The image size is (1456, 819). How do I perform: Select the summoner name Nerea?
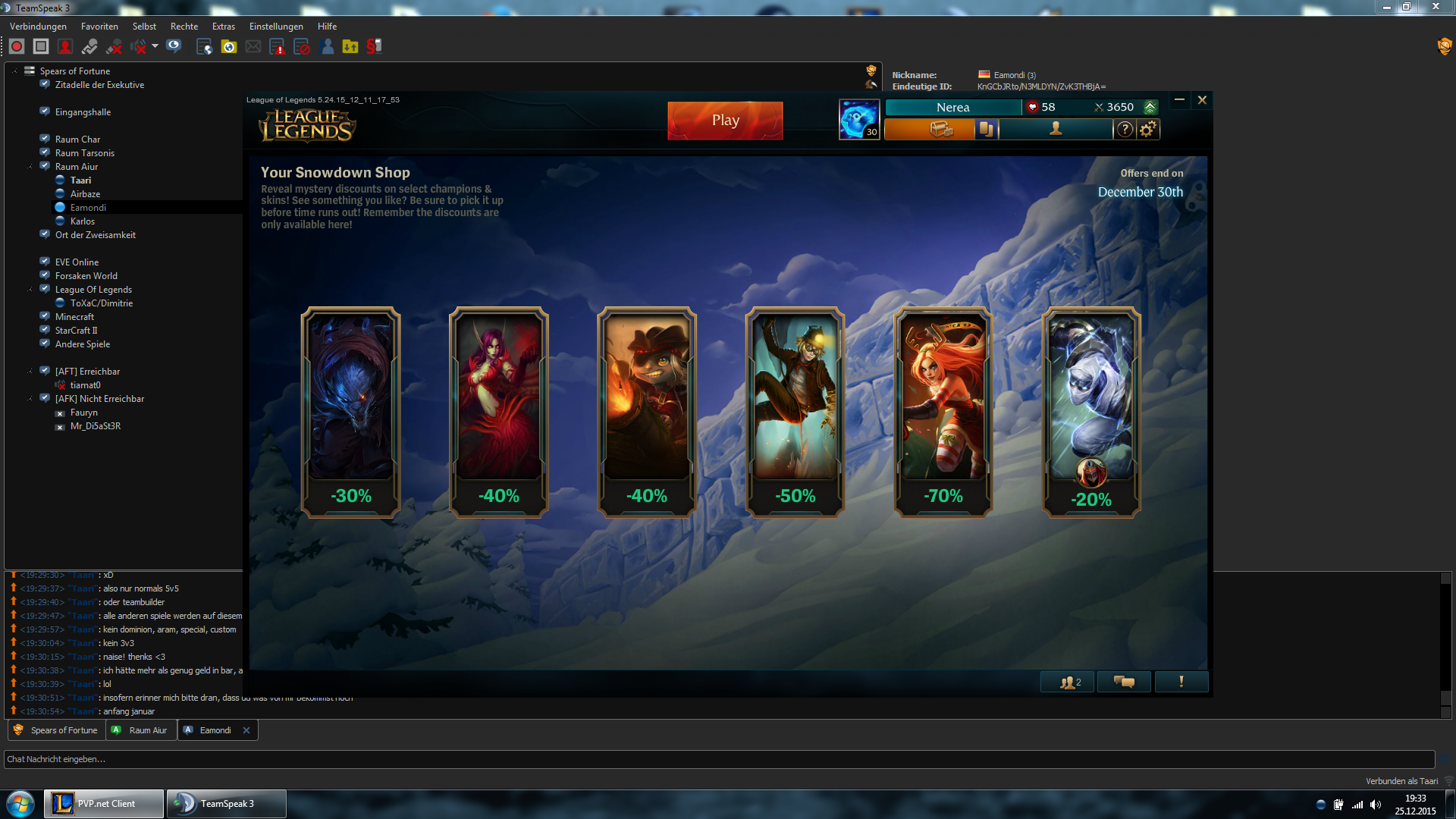pyautogui.click(x=952, y=108)
